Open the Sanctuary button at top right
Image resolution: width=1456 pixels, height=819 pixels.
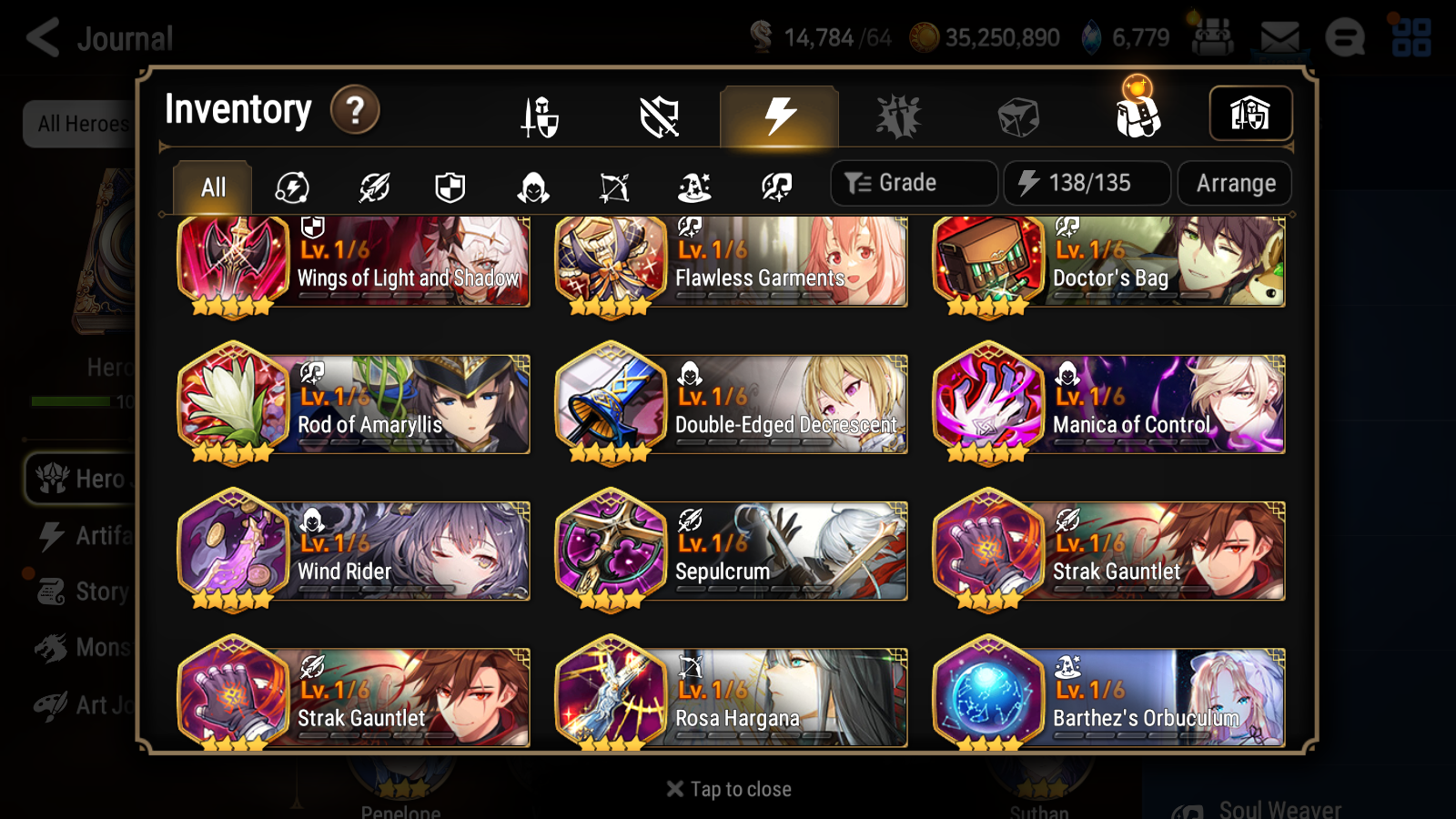(x=1250, y=113)
